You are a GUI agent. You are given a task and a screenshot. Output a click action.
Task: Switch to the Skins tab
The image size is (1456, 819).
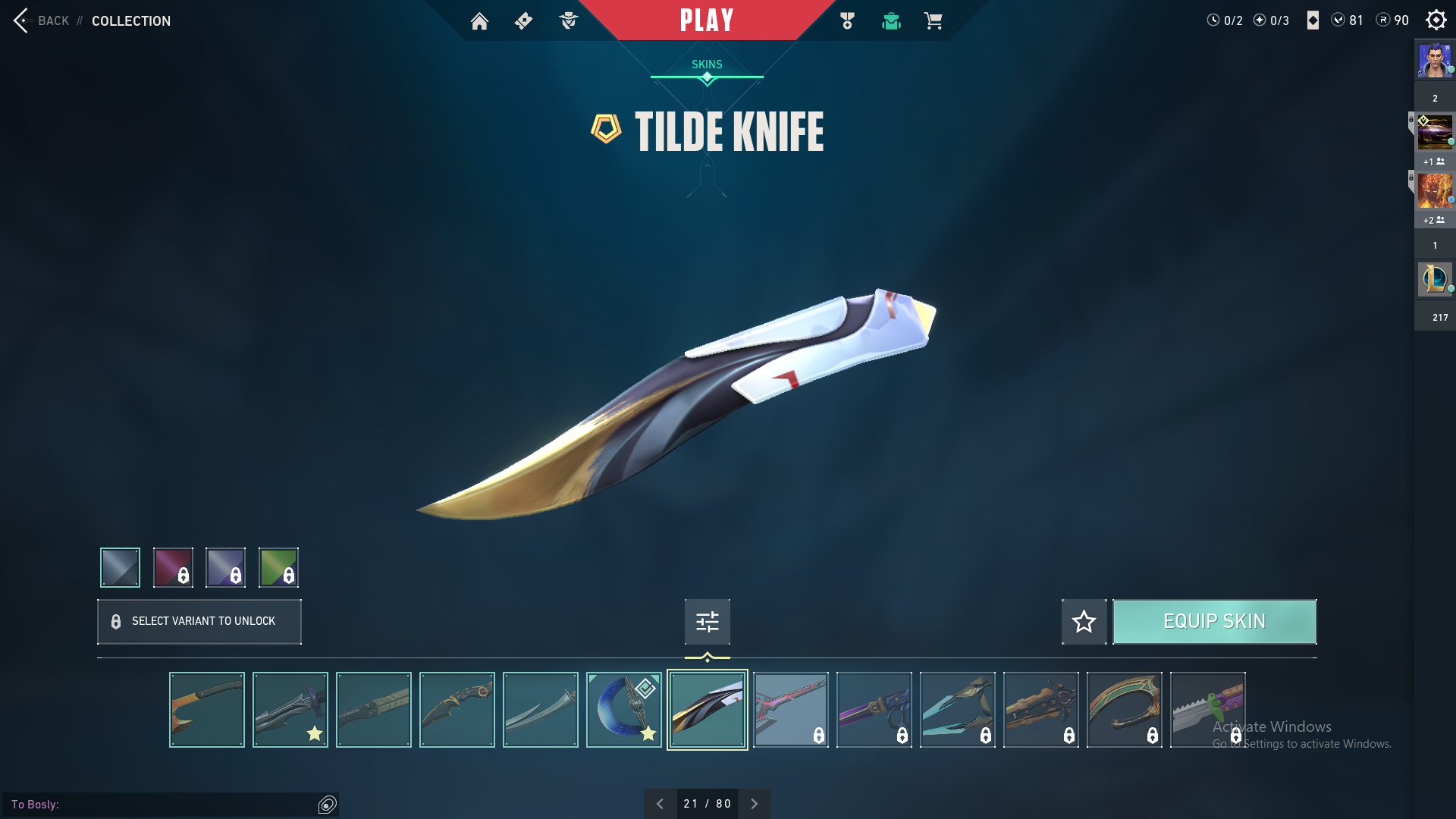707,64
